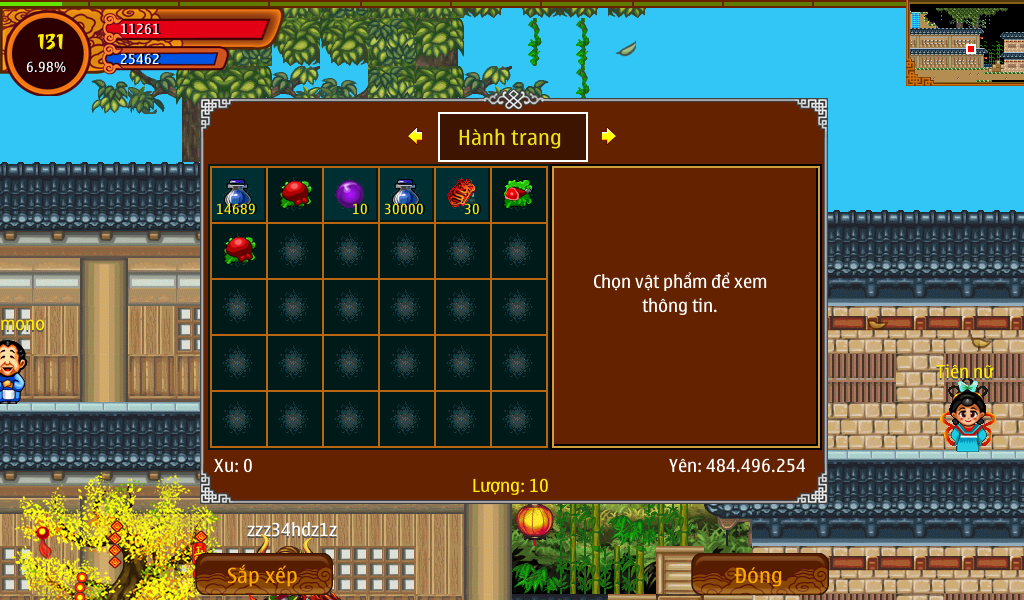Close the inventory with Đóng

coord(759,575)
